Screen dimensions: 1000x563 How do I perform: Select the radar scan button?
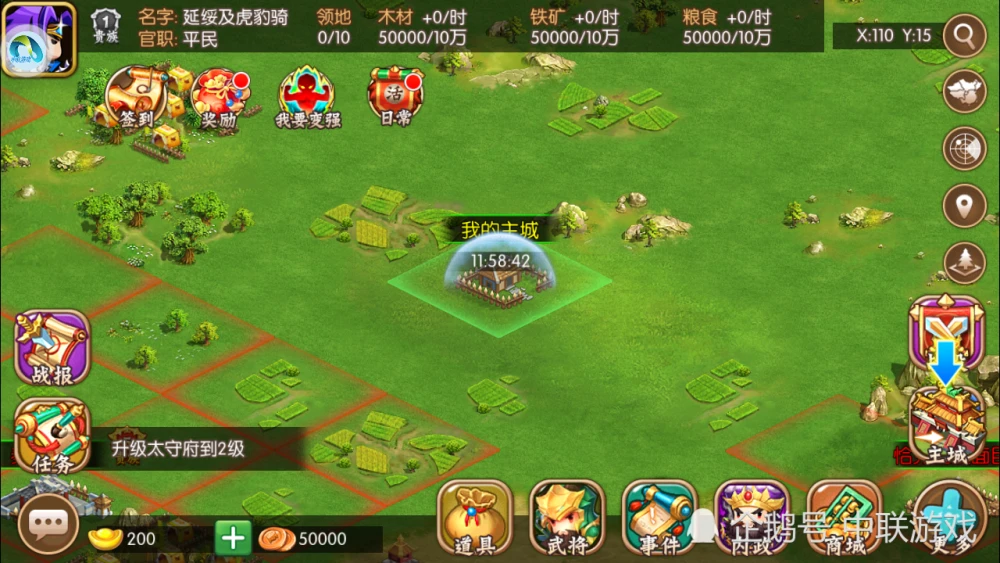tap(964, 148)
